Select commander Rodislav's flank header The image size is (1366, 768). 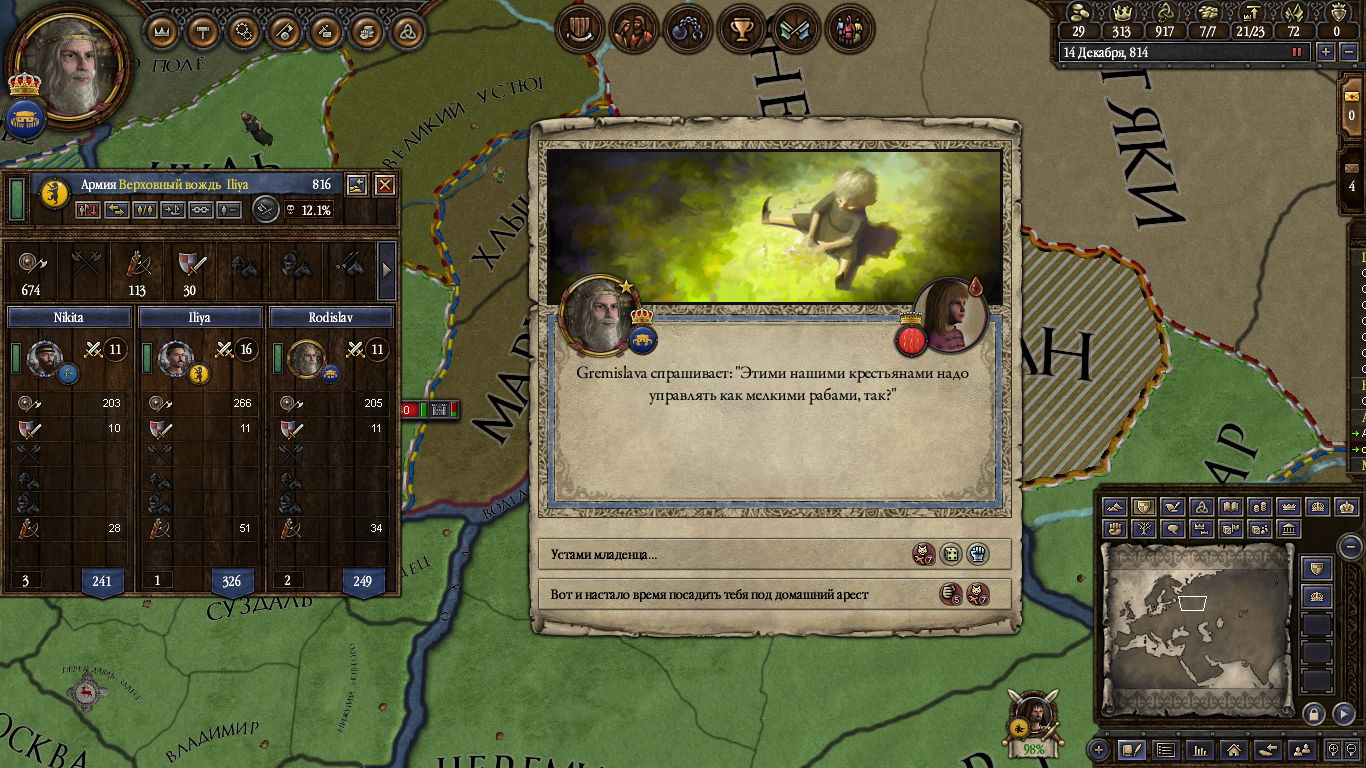click(331, 317)
